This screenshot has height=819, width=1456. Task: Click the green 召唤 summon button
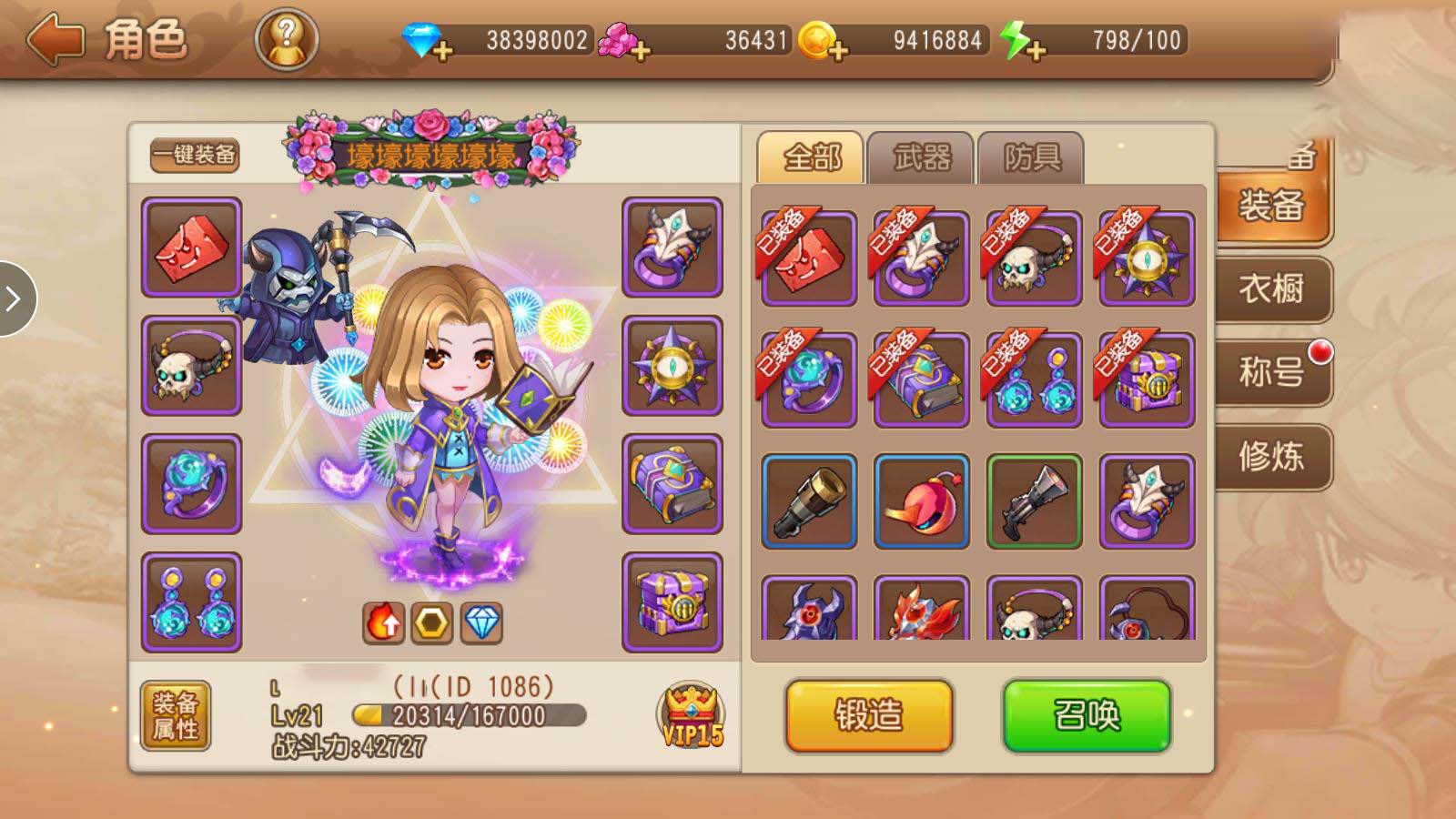tap(1087, 715)
